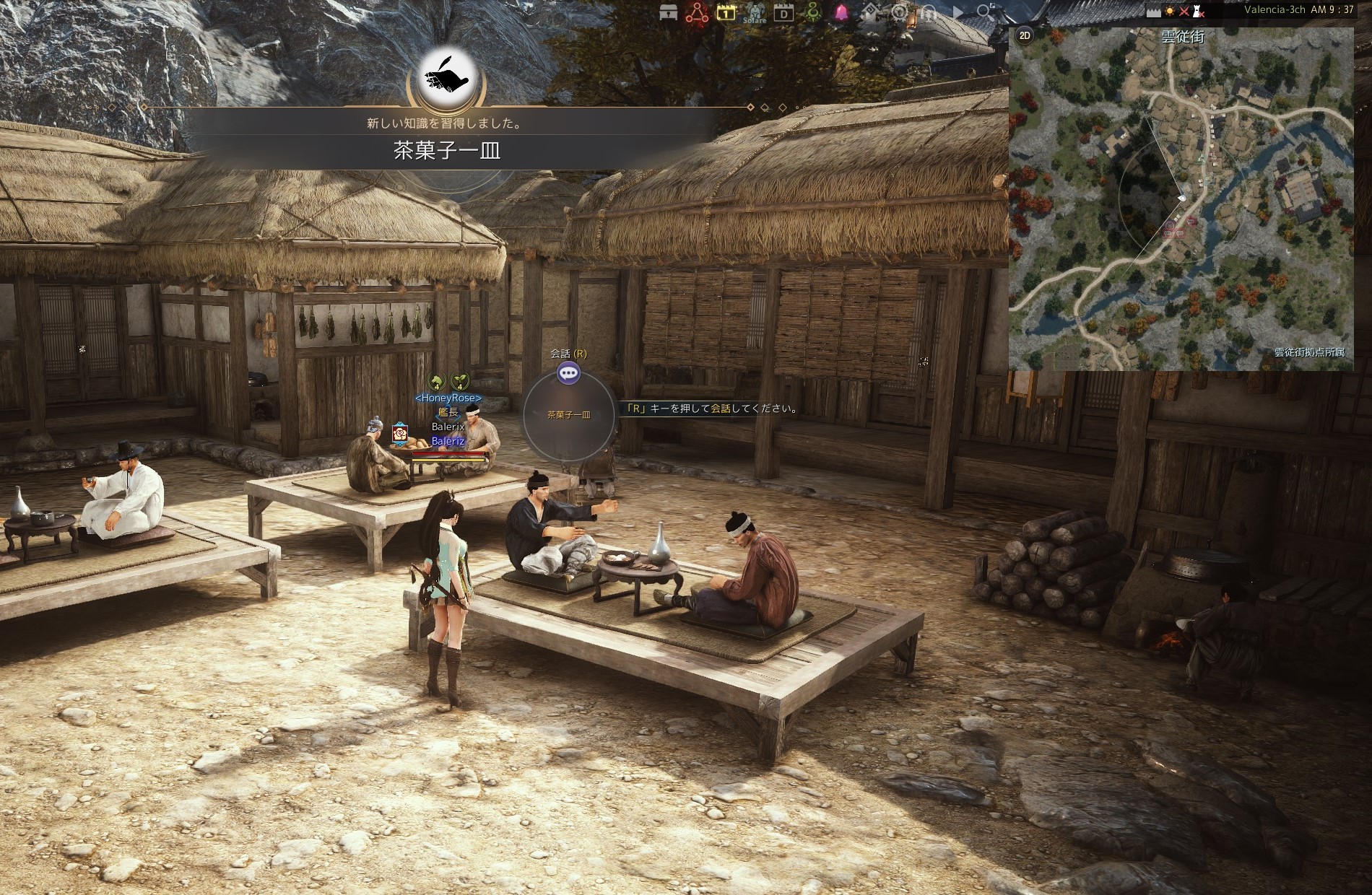Click the minimap of 雲従街
This screenshot has width=1372, height=895.
[1181, 202]
